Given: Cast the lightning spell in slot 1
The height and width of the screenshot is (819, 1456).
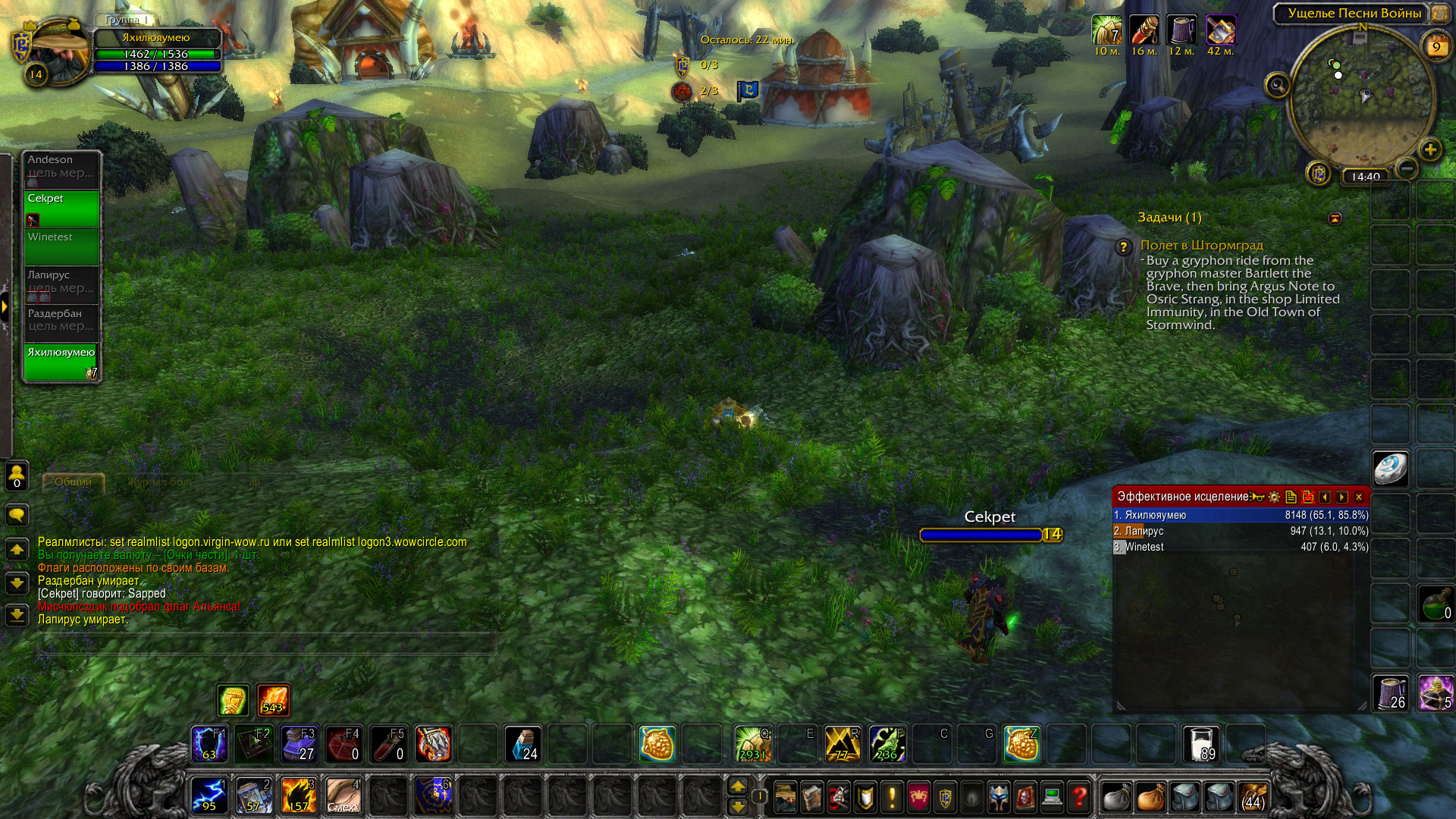Looking at the screenshot, I should click(209, 795).
